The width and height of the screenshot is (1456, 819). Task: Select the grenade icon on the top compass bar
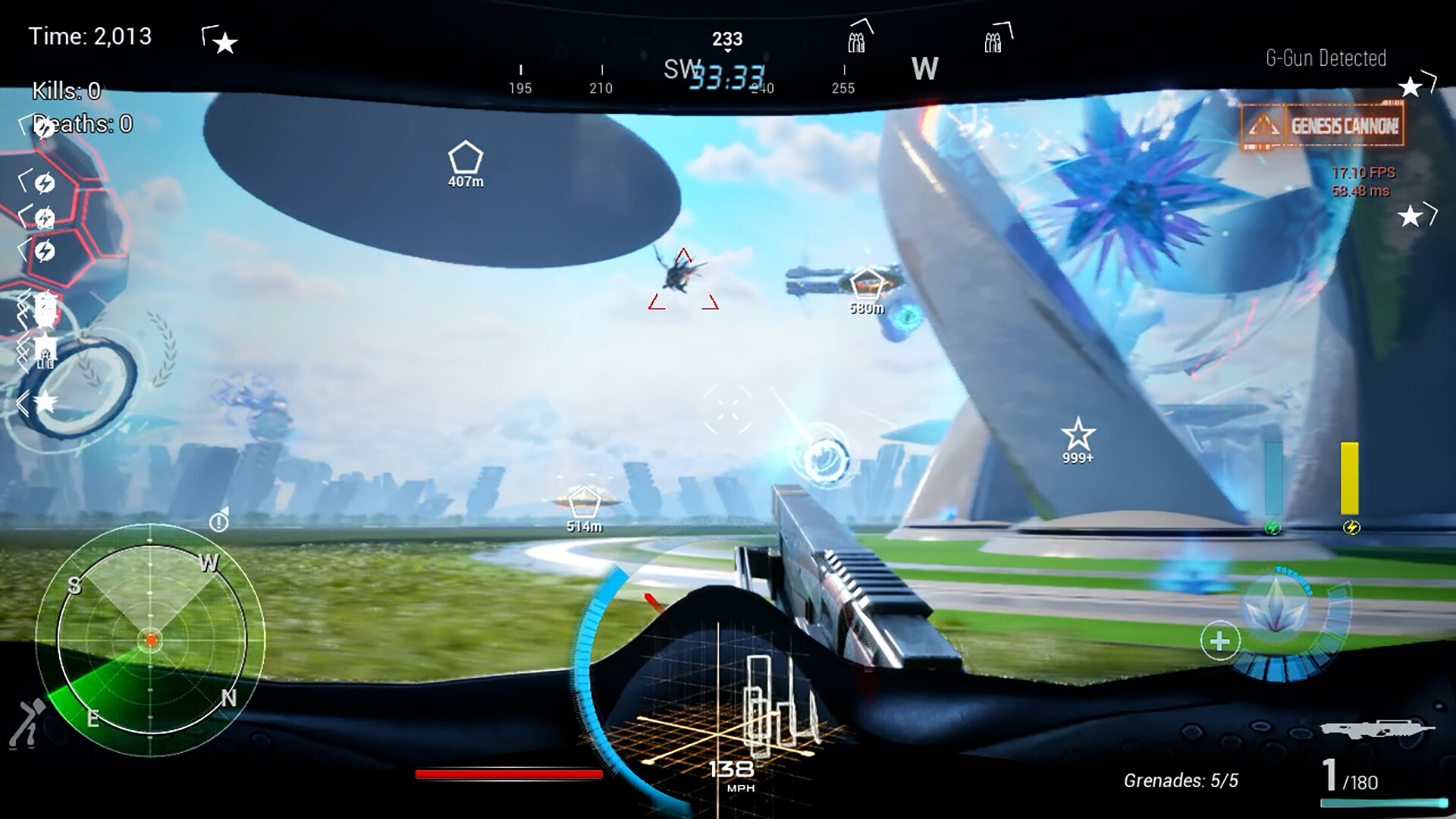coord(856,42)
